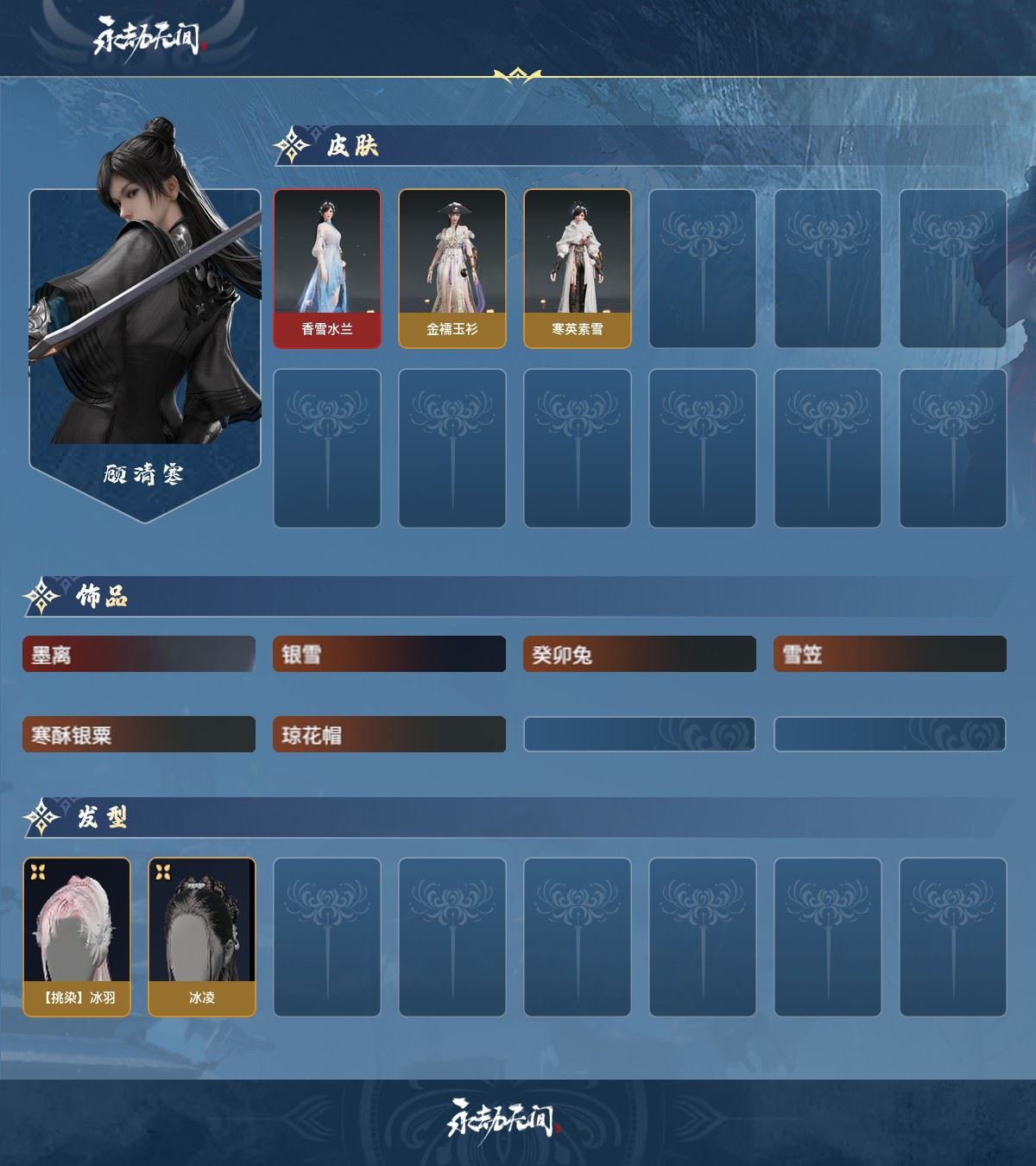Choose the 琼花帽 accessory entry
1036x1166 pixels.
click(x=389, y=735)
